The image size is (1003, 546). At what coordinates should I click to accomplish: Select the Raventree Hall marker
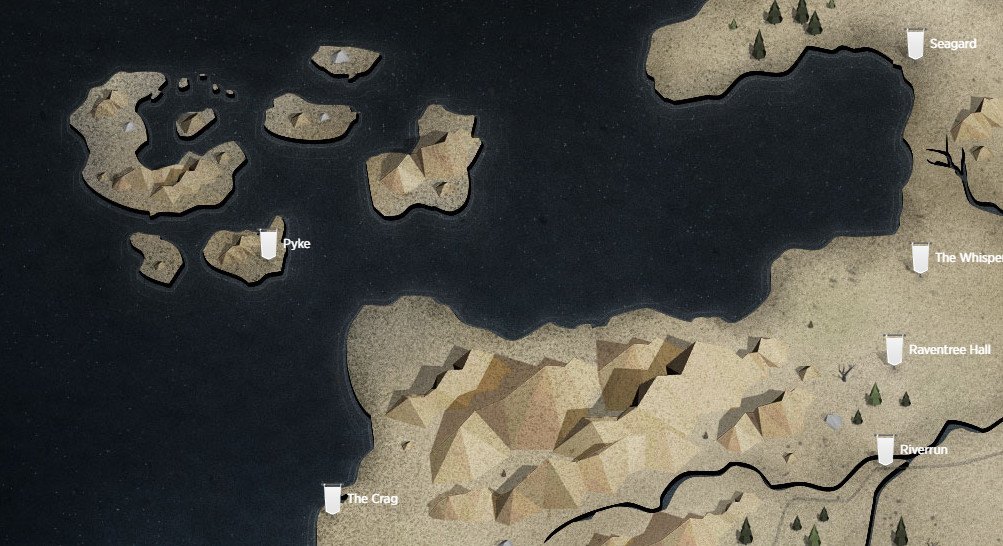coord(894,350)
